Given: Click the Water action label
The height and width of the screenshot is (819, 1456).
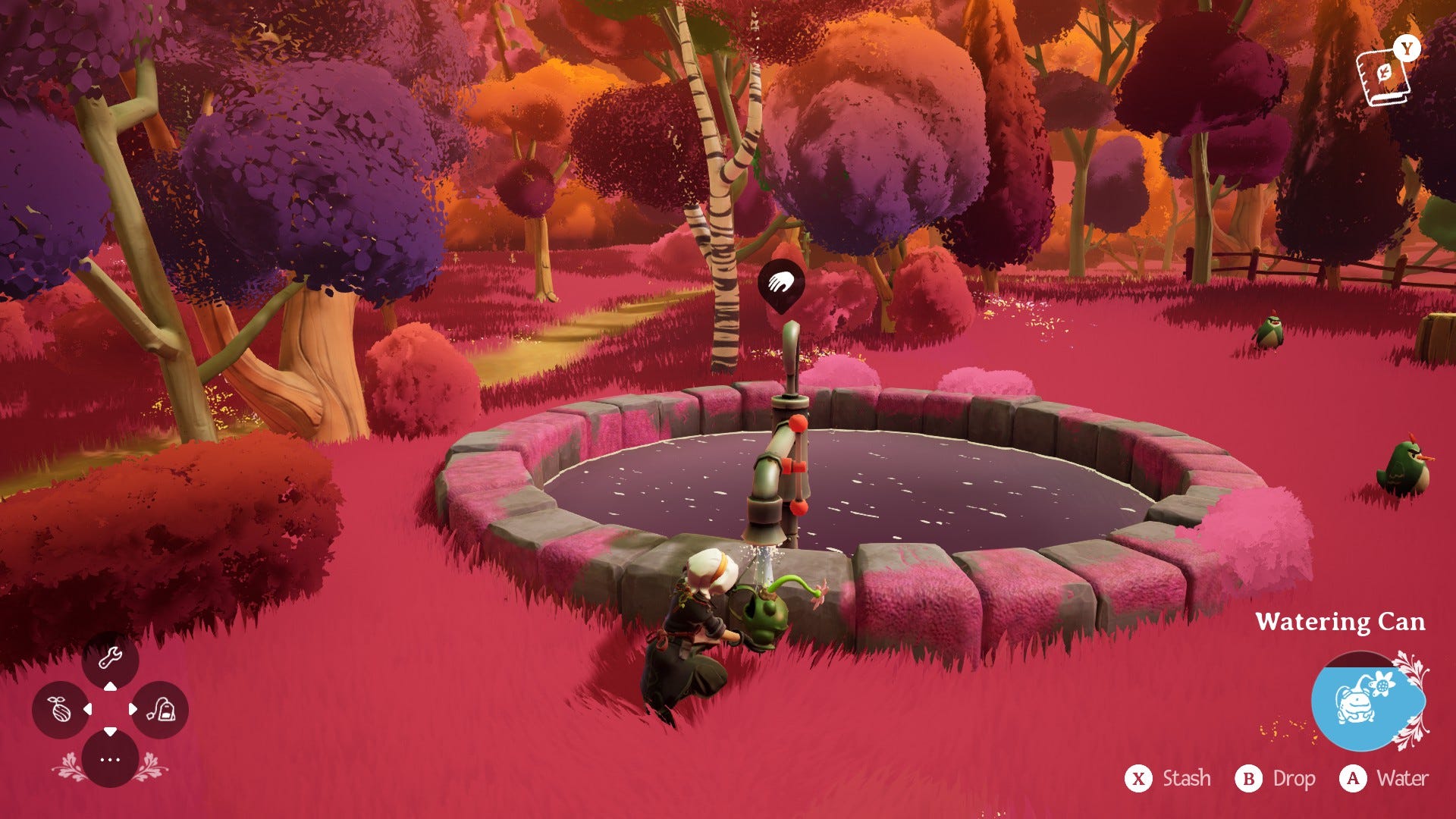Looking at the screenshot, I should click(x=1402, y=779).
